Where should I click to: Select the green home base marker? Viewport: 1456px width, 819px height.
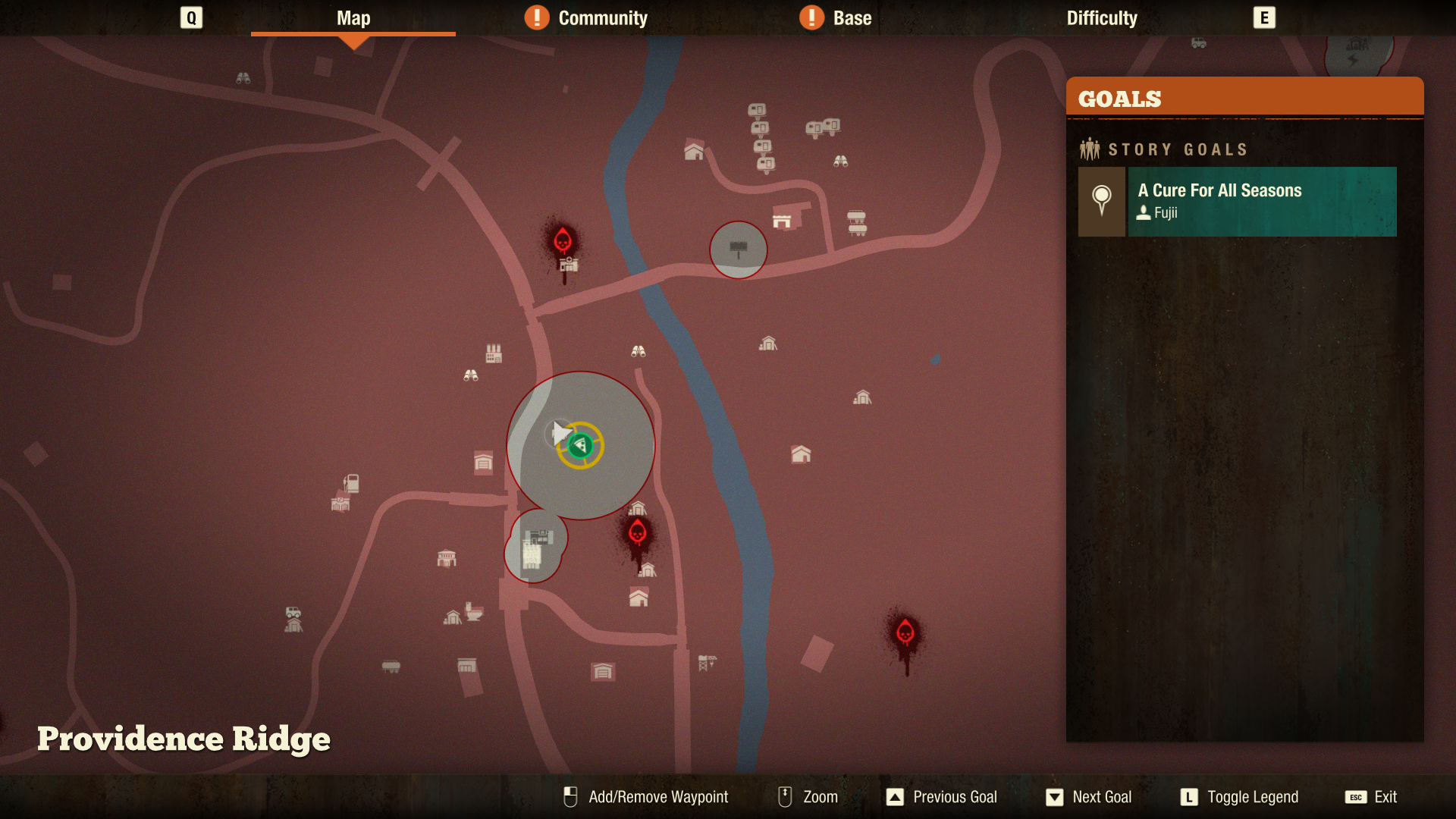coord(580,445)
